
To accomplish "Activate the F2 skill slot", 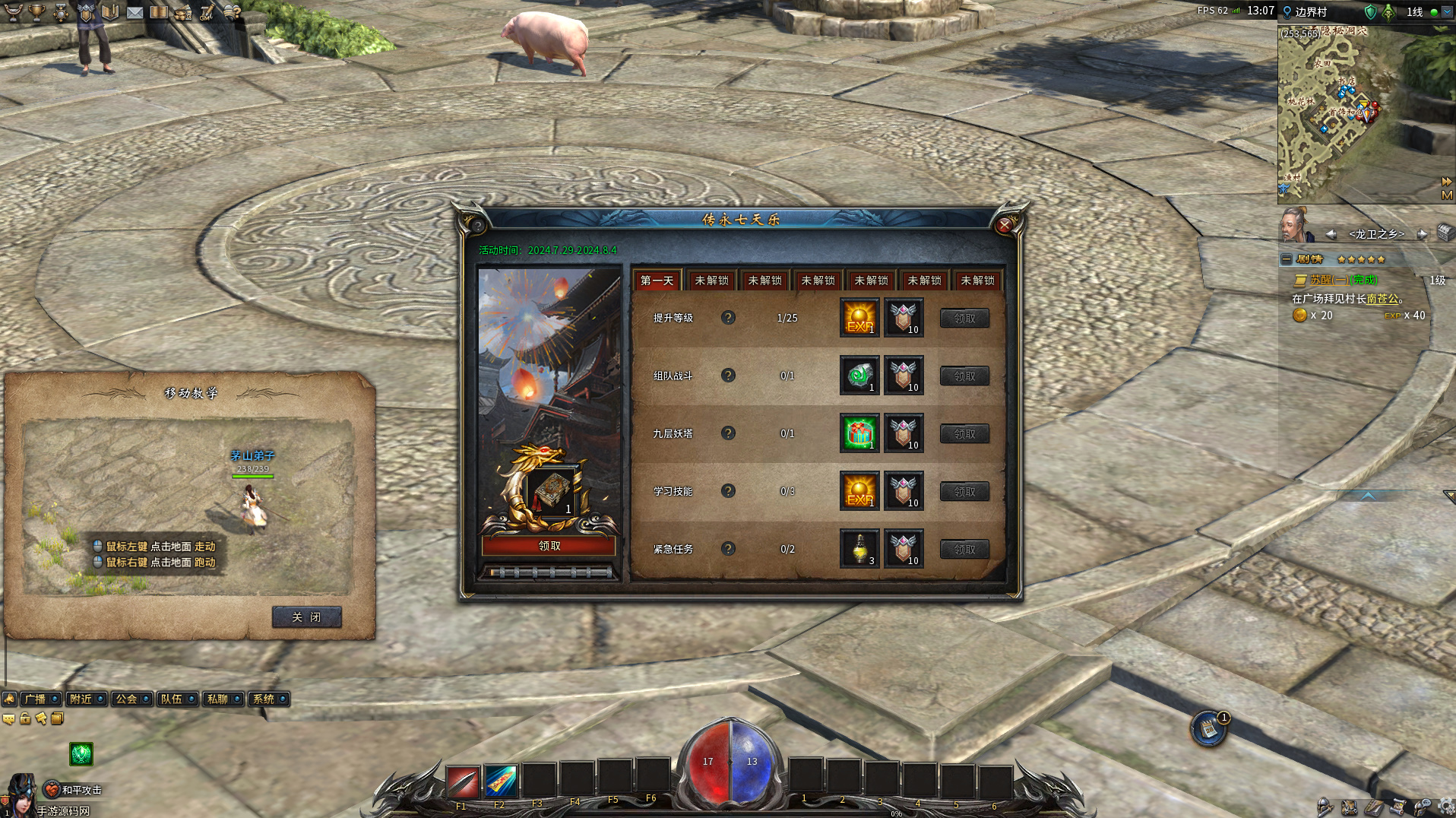I will tap(501, 781).
